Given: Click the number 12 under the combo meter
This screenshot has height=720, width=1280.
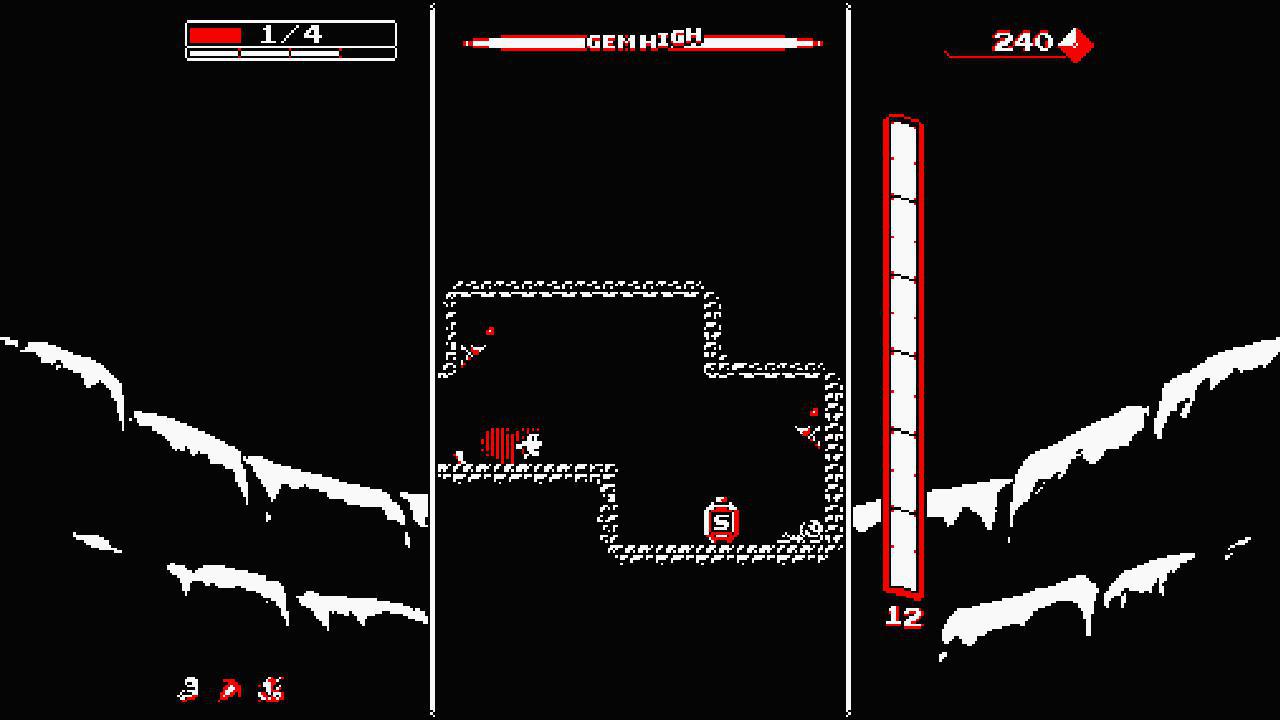Looking at the screenshot, I should 904,619.
